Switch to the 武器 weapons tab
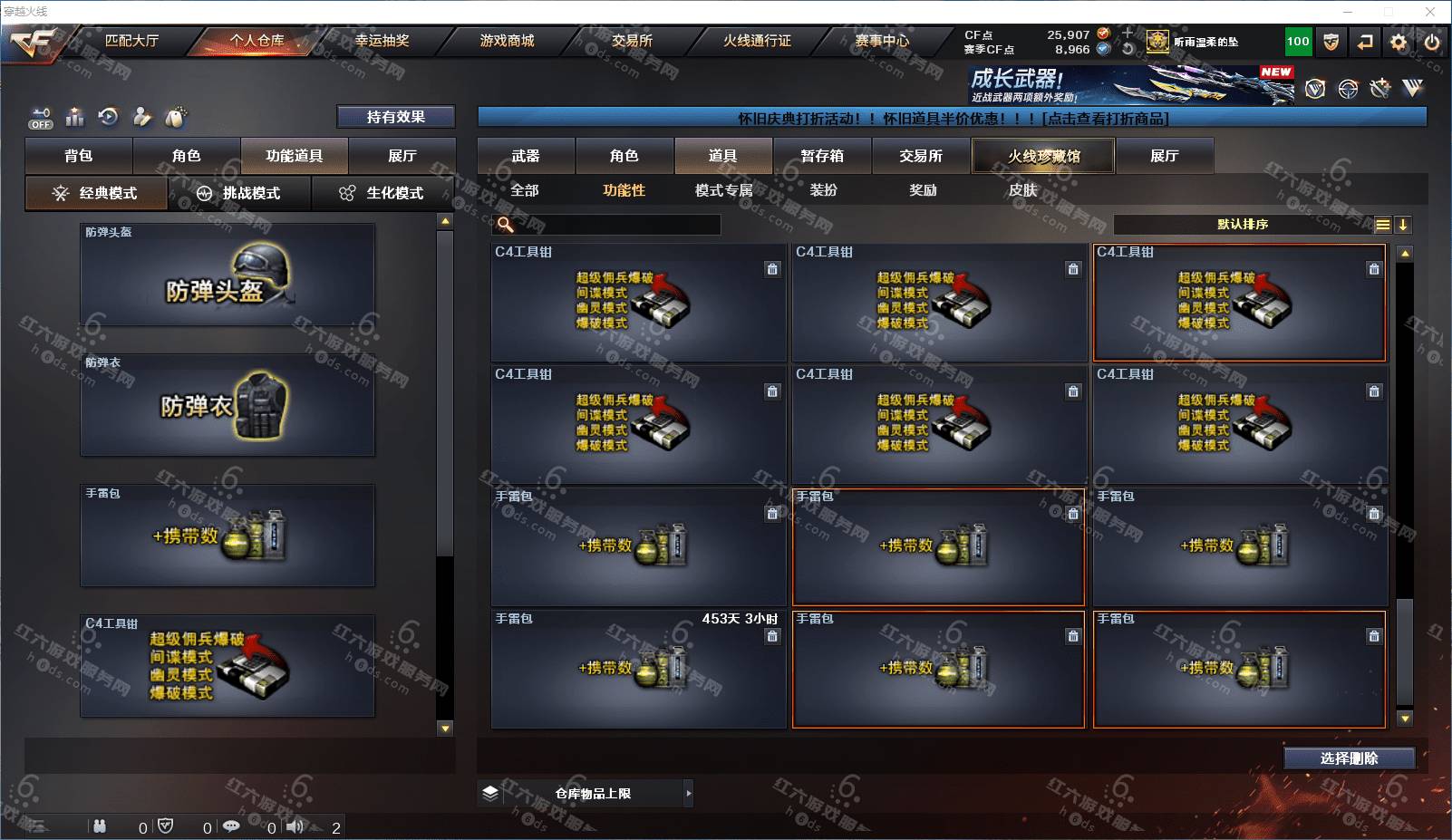The height and width of the screenshot is (840, 1452). [526, 156]
